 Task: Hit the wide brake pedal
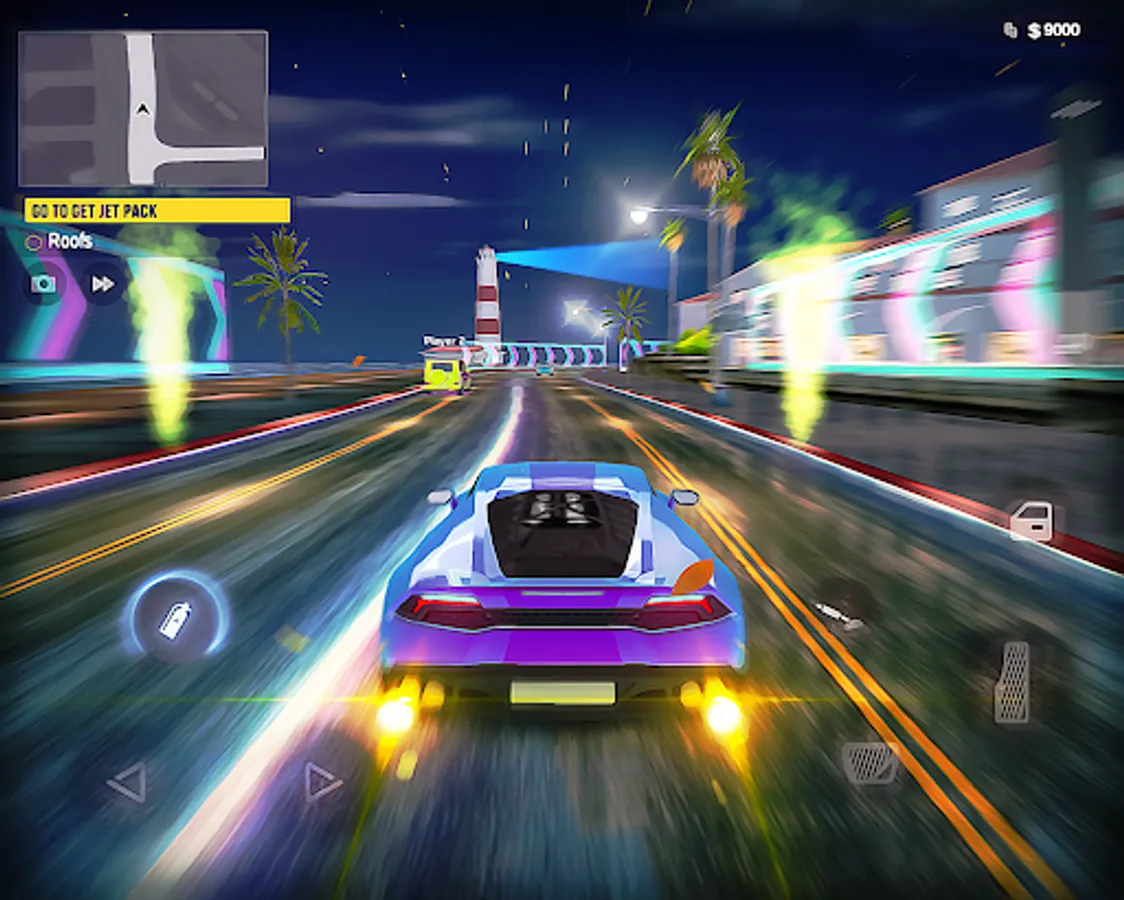(x=868, y=762)
